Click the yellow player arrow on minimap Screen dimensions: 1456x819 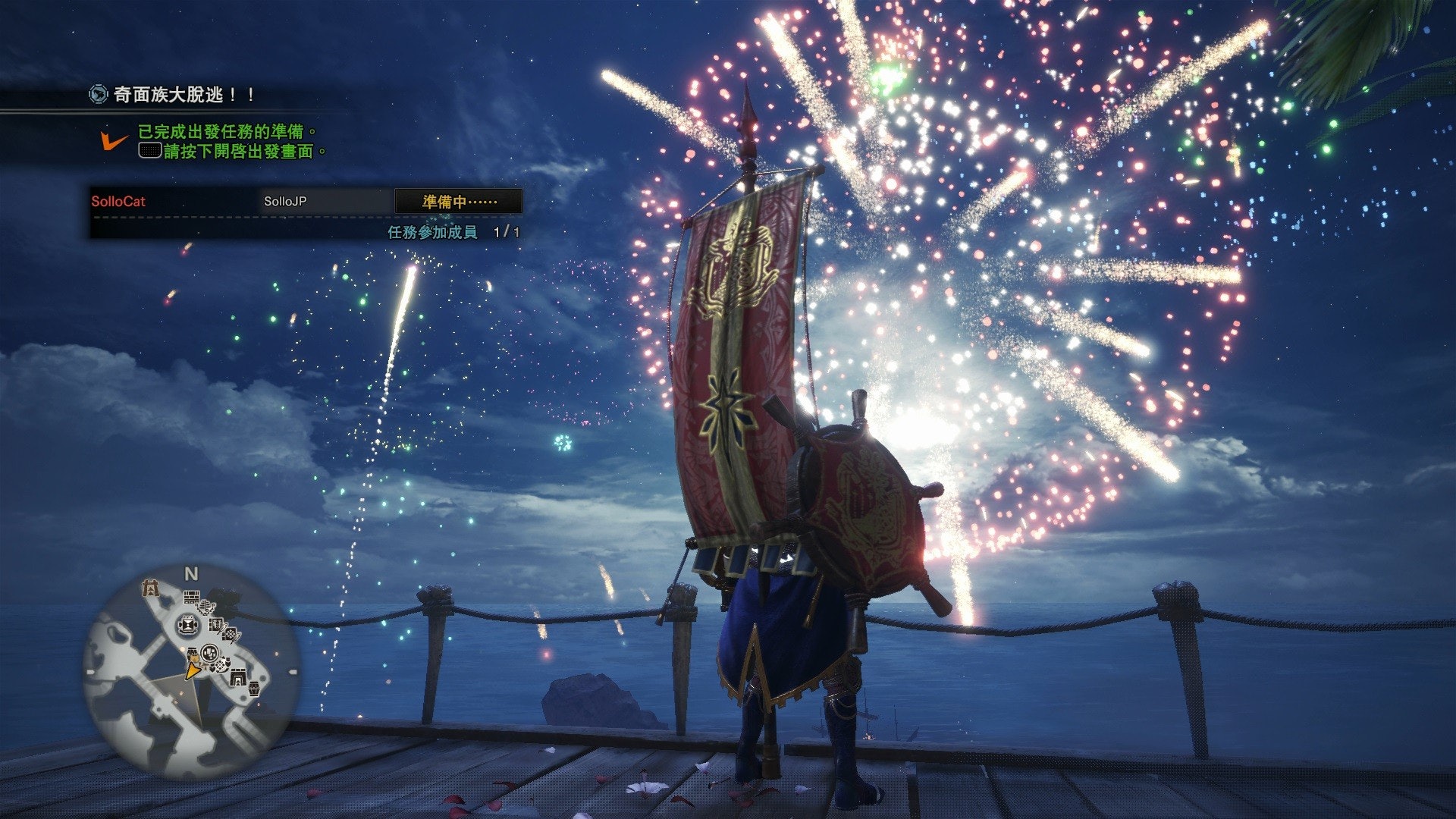193,670
